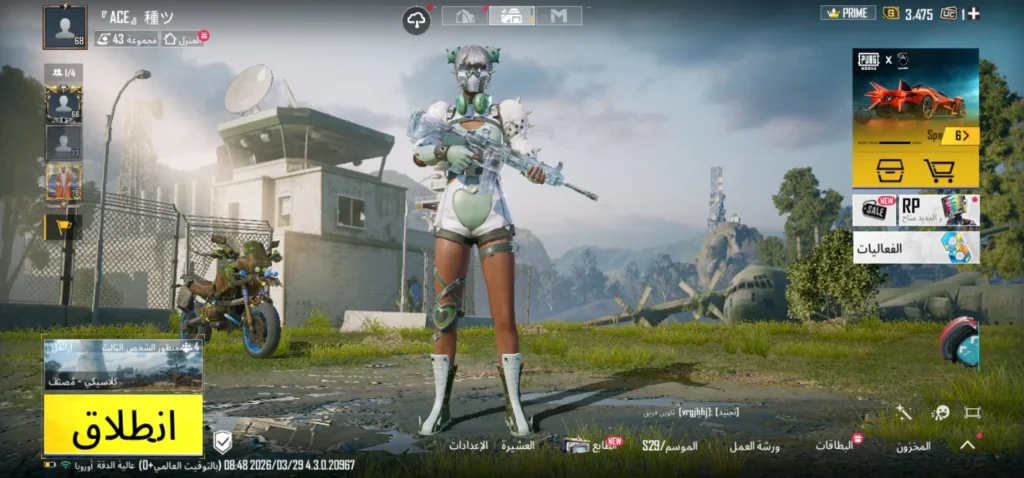Add UC with the plus button
Screen dimensions: 1024x478
(974, 13)
